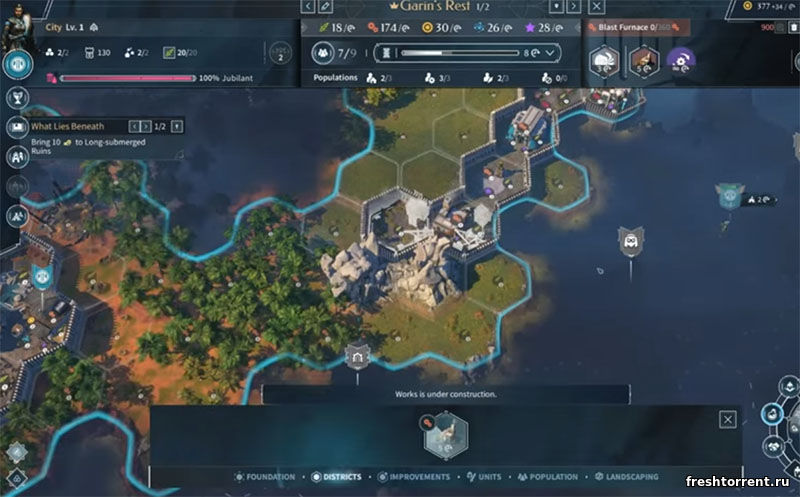Screen dimensions: 800x497
Task: Show the Population tab
Action: pyautogui.click(x=547, y=477)
